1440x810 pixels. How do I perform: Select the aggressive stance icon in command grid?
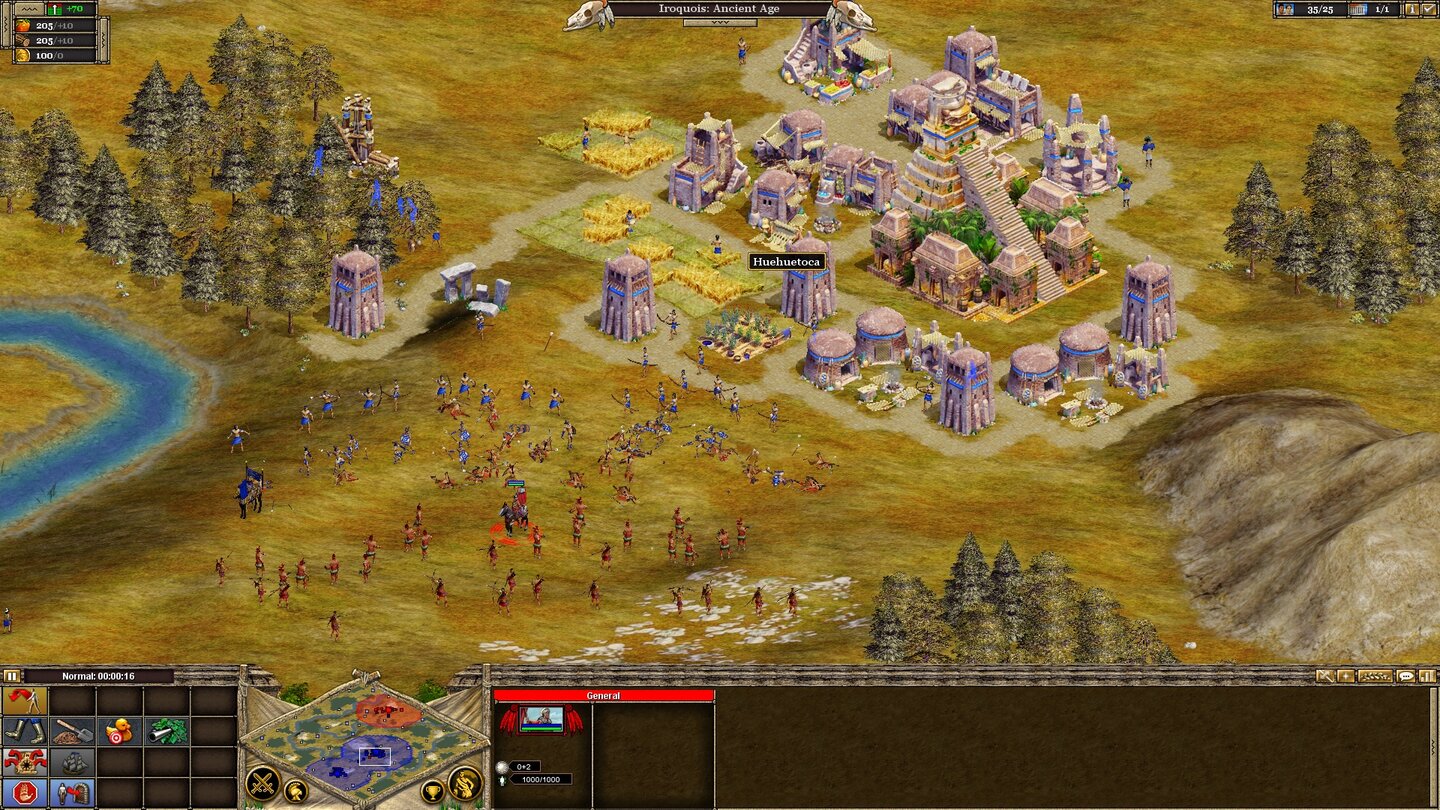24,700
